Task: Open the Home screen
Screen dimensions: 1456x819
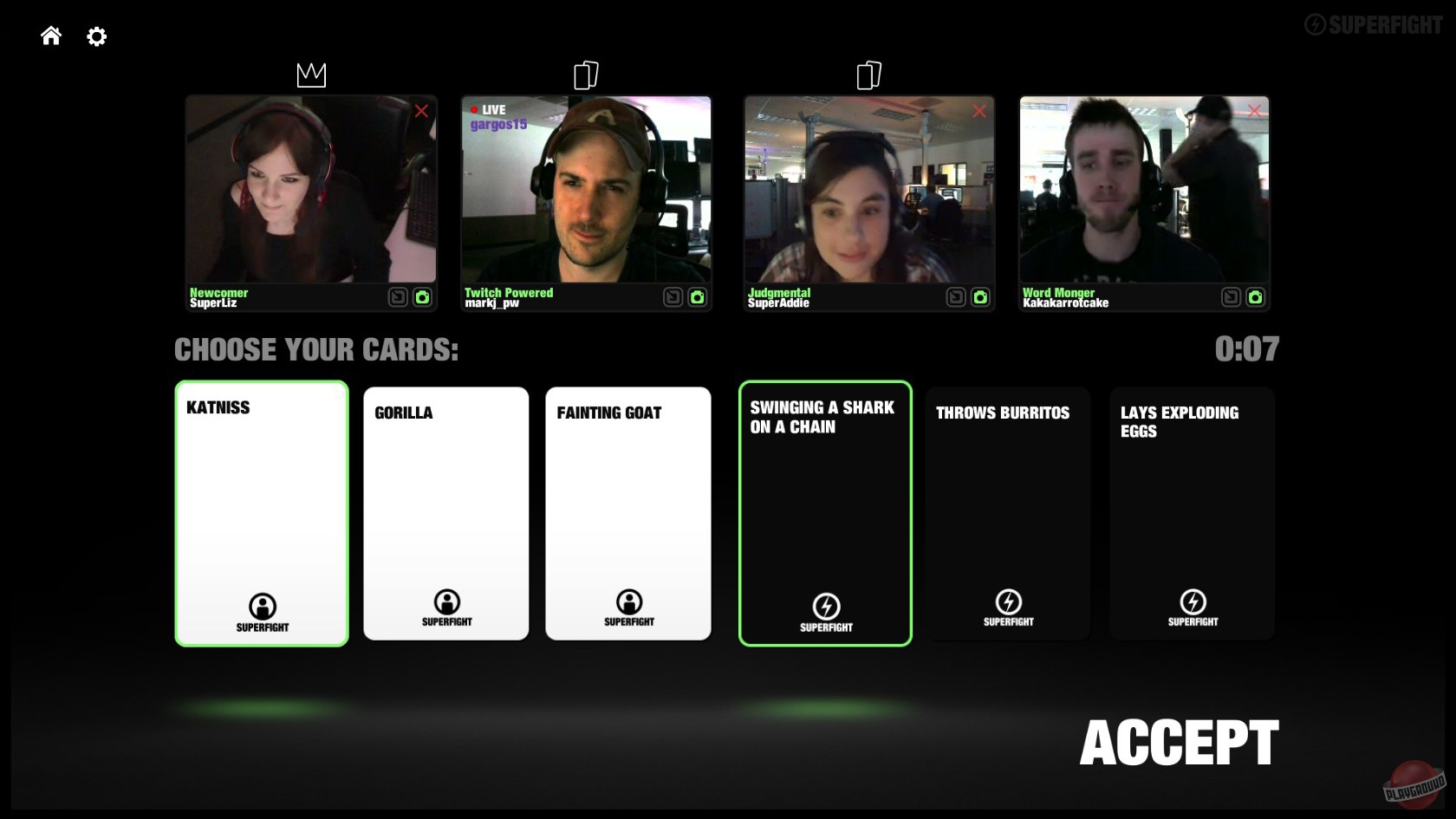Action: pyautogui.click(x=50, y=36)
